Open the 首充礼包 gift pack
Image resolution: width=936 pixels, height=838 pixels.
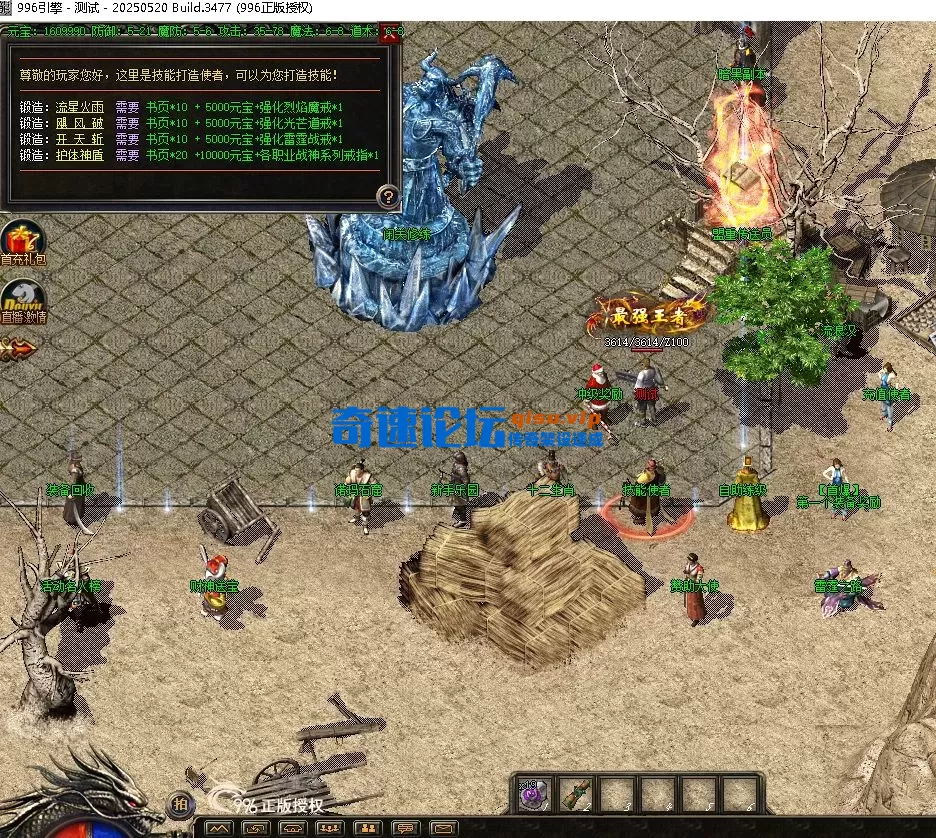point(22,242)
